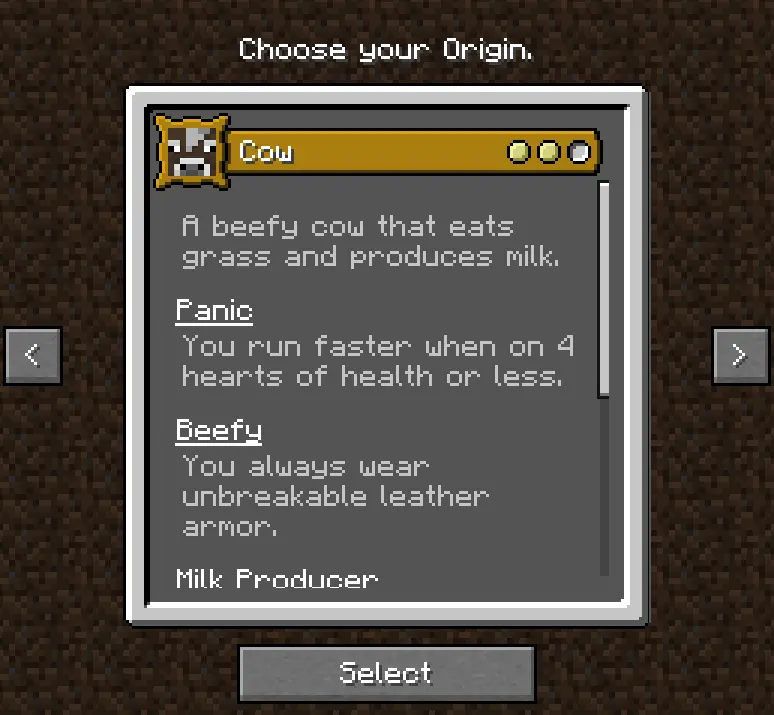Go to the previous origin
The height and width of the screenshot is (715, 774).
point(33,355)
